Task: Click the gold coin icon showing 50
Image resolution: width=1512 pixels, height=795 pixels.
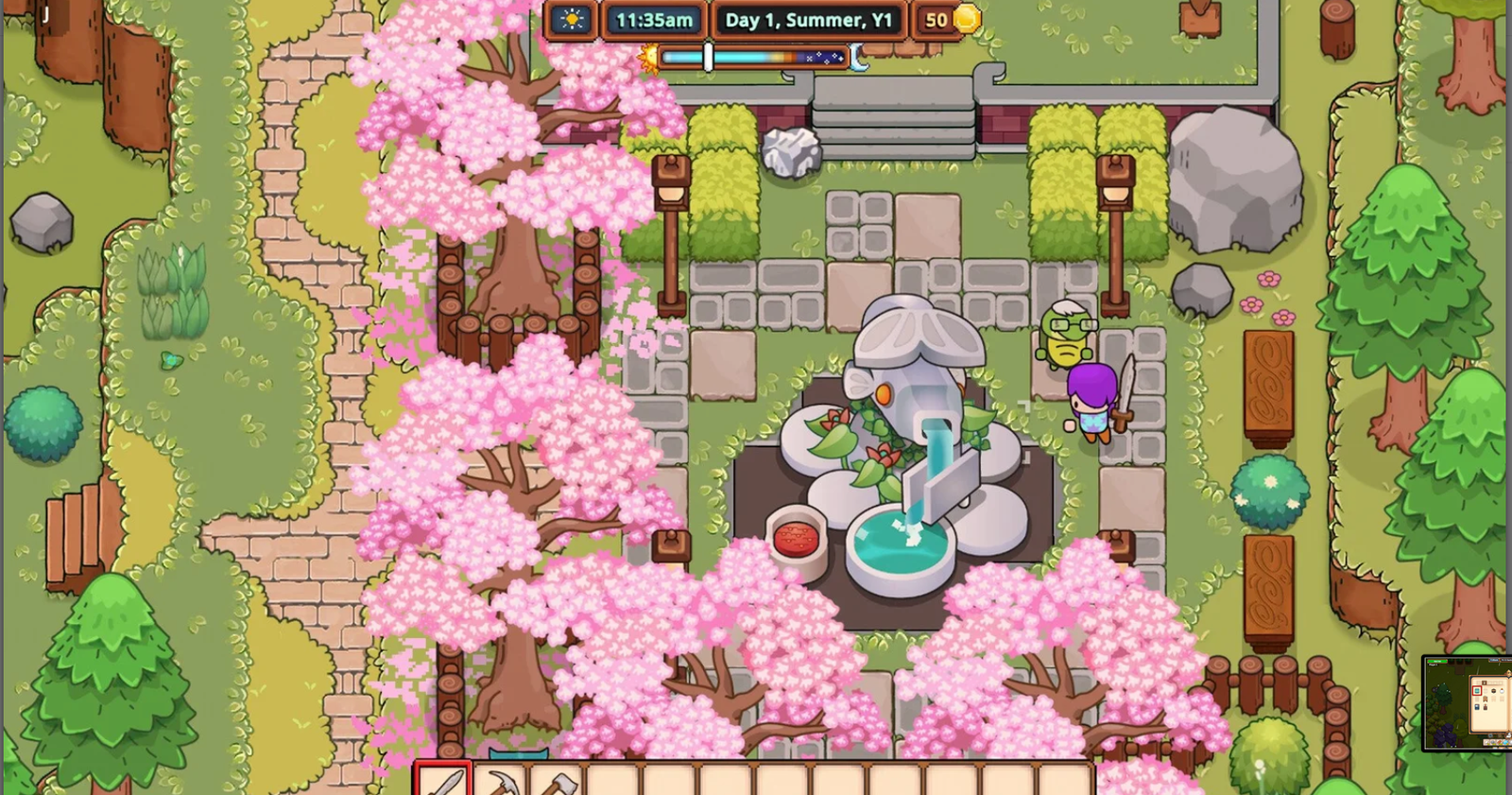Action: click(x=964, y=20)
